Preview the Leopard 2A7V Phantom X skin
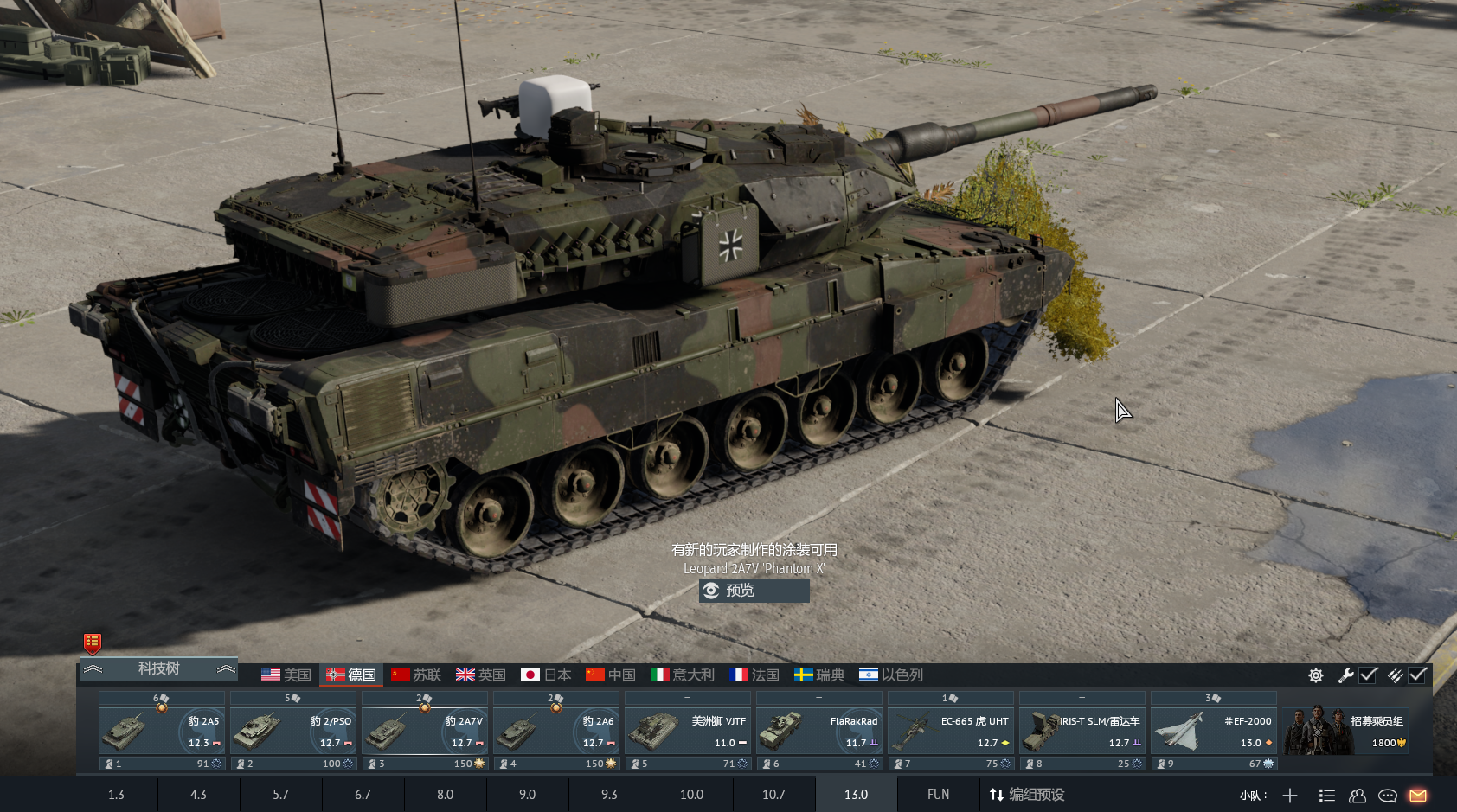 click(754, 591)
